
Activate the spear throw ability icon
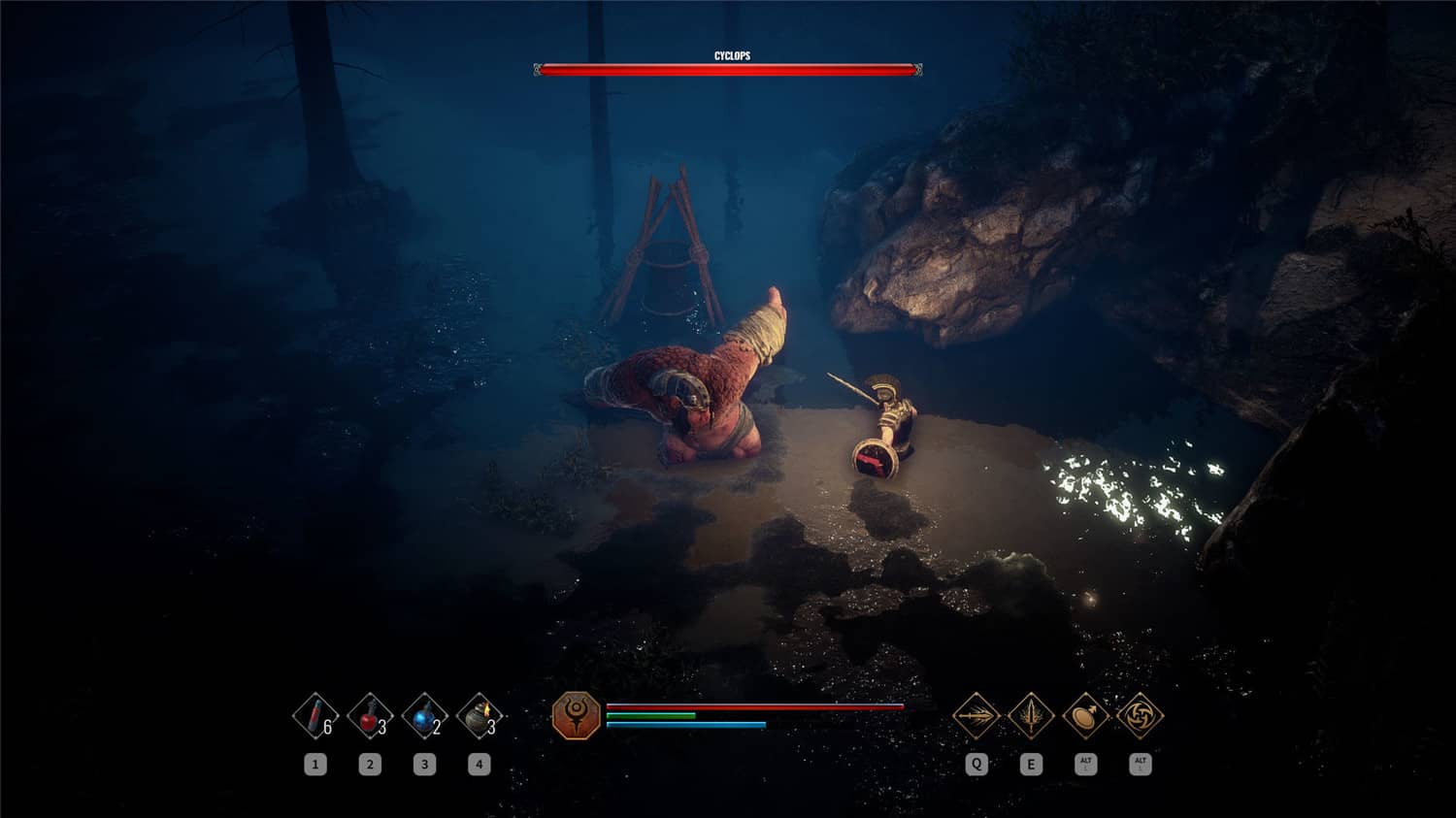[976, 716]
